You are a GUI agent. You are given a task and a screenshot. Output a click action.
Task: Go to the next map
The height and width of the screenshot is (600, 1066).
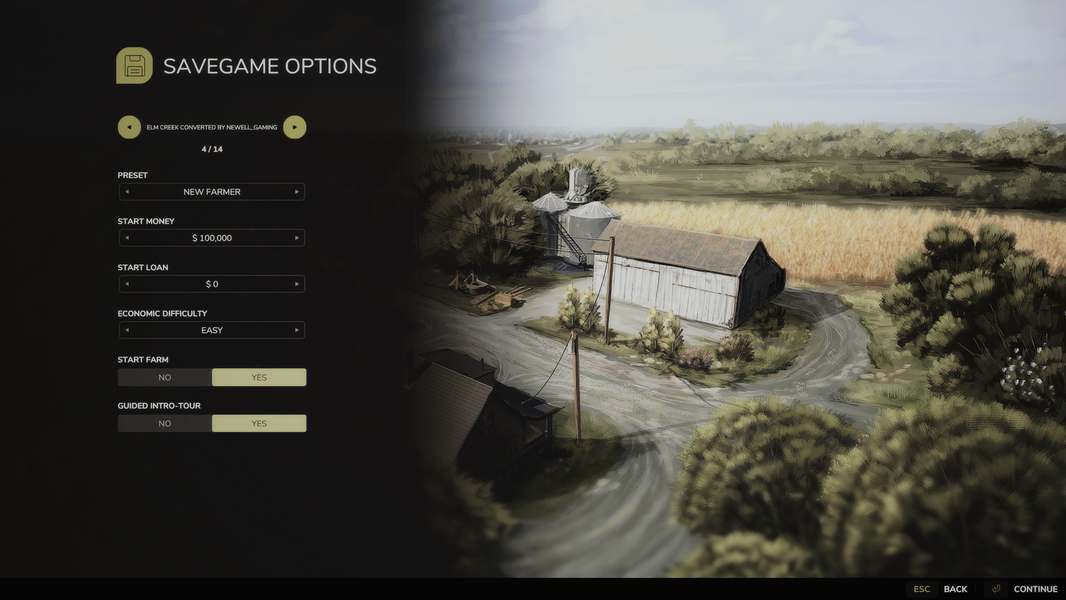click(294, 127)
